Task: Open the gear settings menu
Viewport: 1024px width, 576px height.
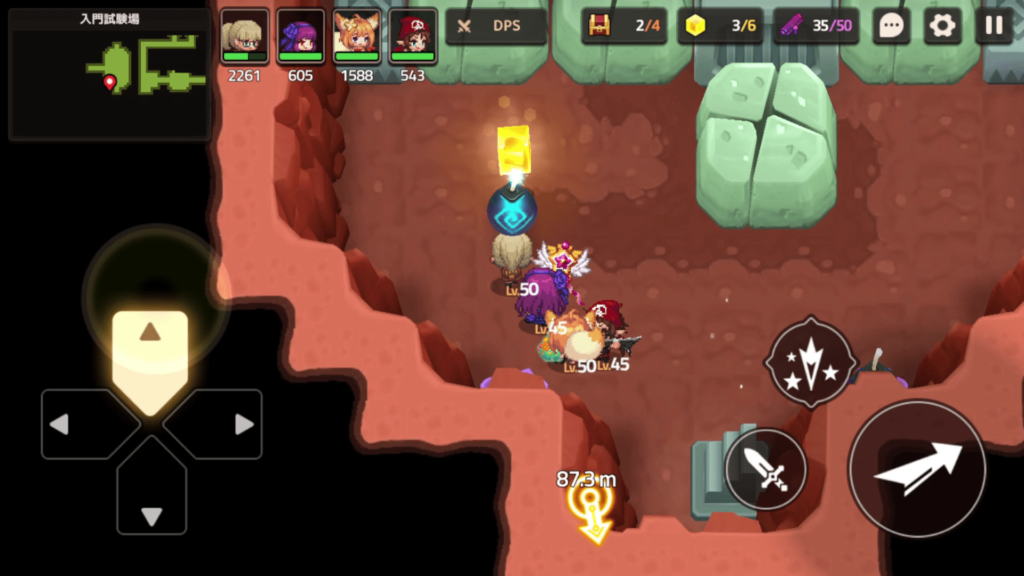Action: point(942,26)
